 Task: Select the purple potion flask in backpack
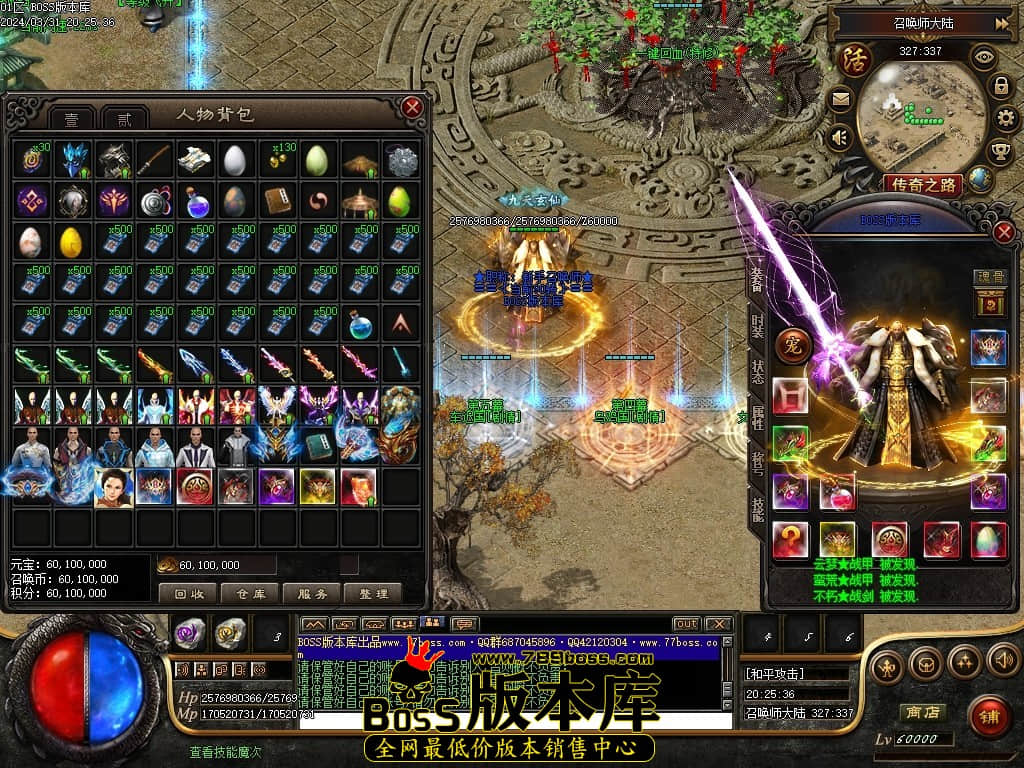(x=197, y=202)
